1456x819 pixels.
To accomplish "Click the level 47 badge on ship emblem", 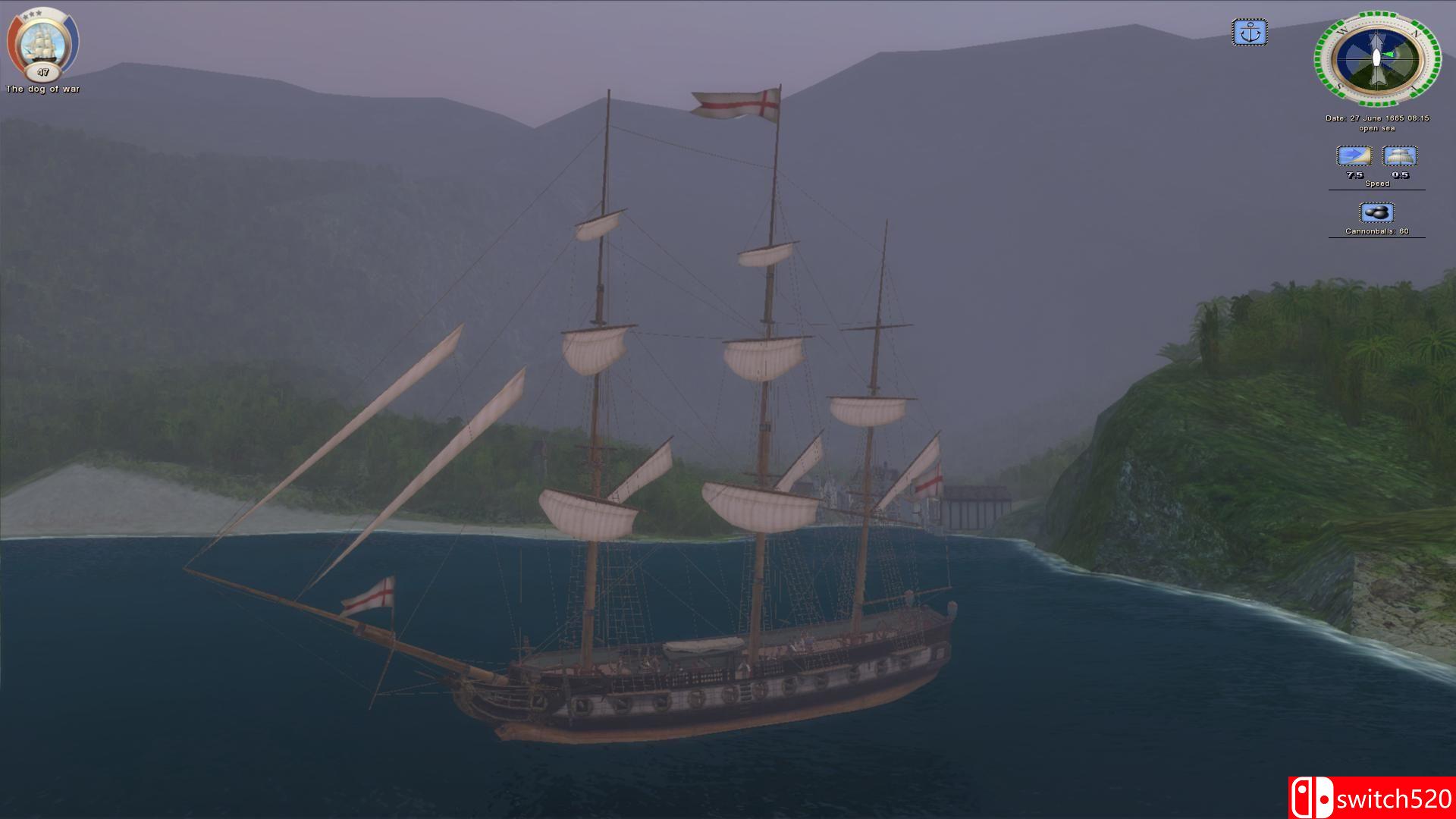I will (x=43, y=72).
